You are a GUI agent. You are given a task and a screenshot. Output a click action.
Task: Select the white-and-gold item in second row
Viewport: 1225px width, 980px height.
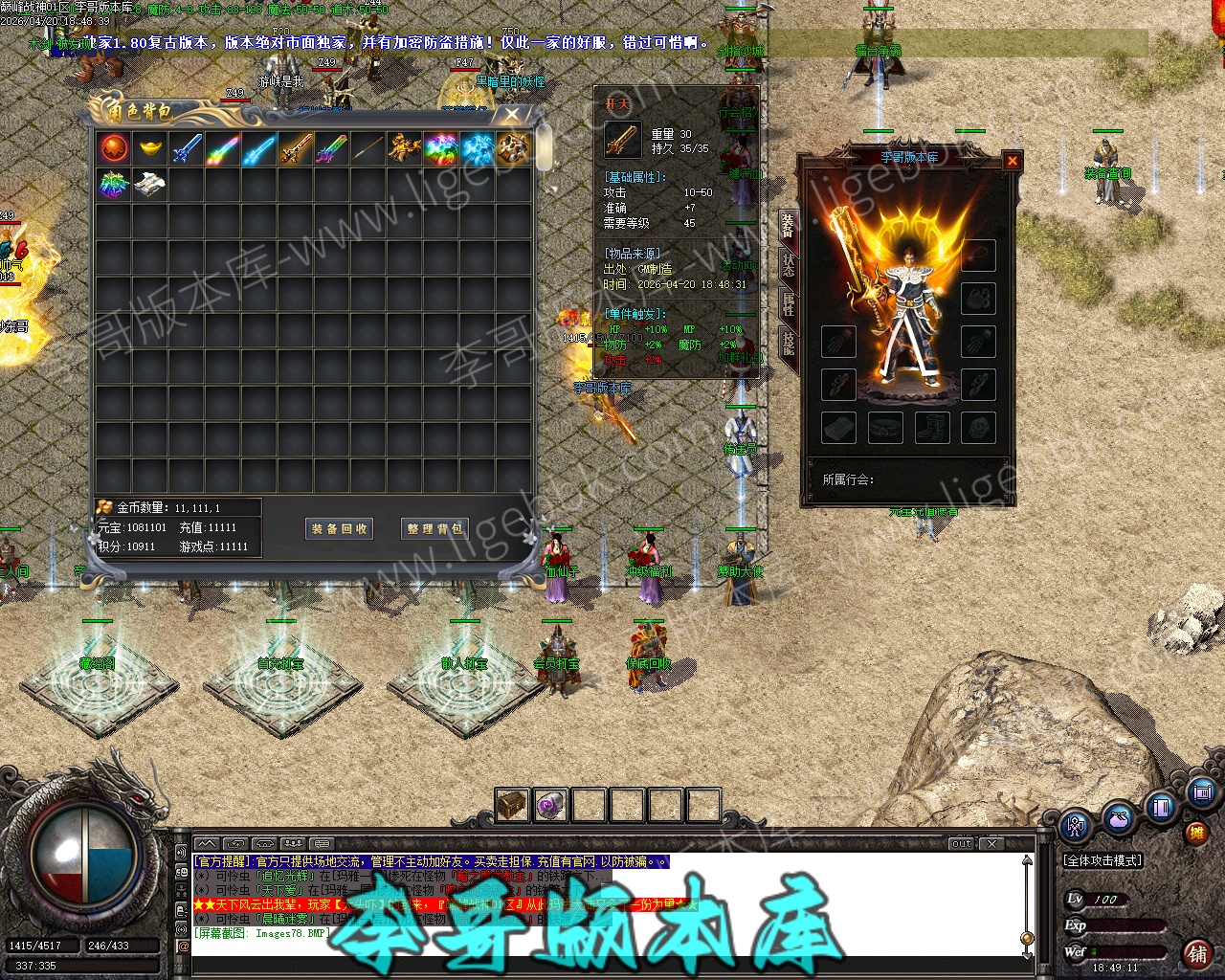[x=149, y=184]
